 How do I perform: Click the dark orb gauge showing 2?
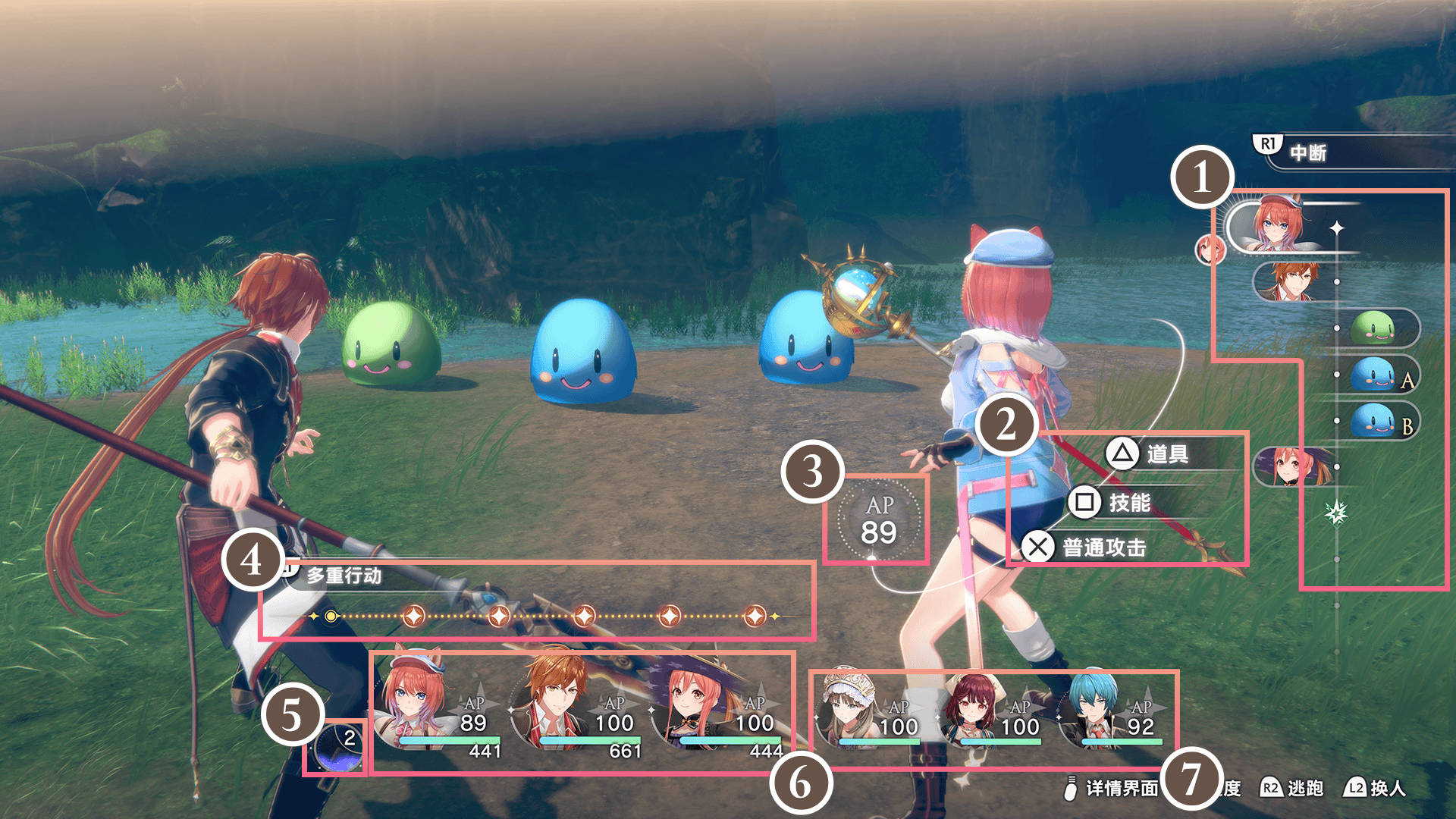(336, 748)
